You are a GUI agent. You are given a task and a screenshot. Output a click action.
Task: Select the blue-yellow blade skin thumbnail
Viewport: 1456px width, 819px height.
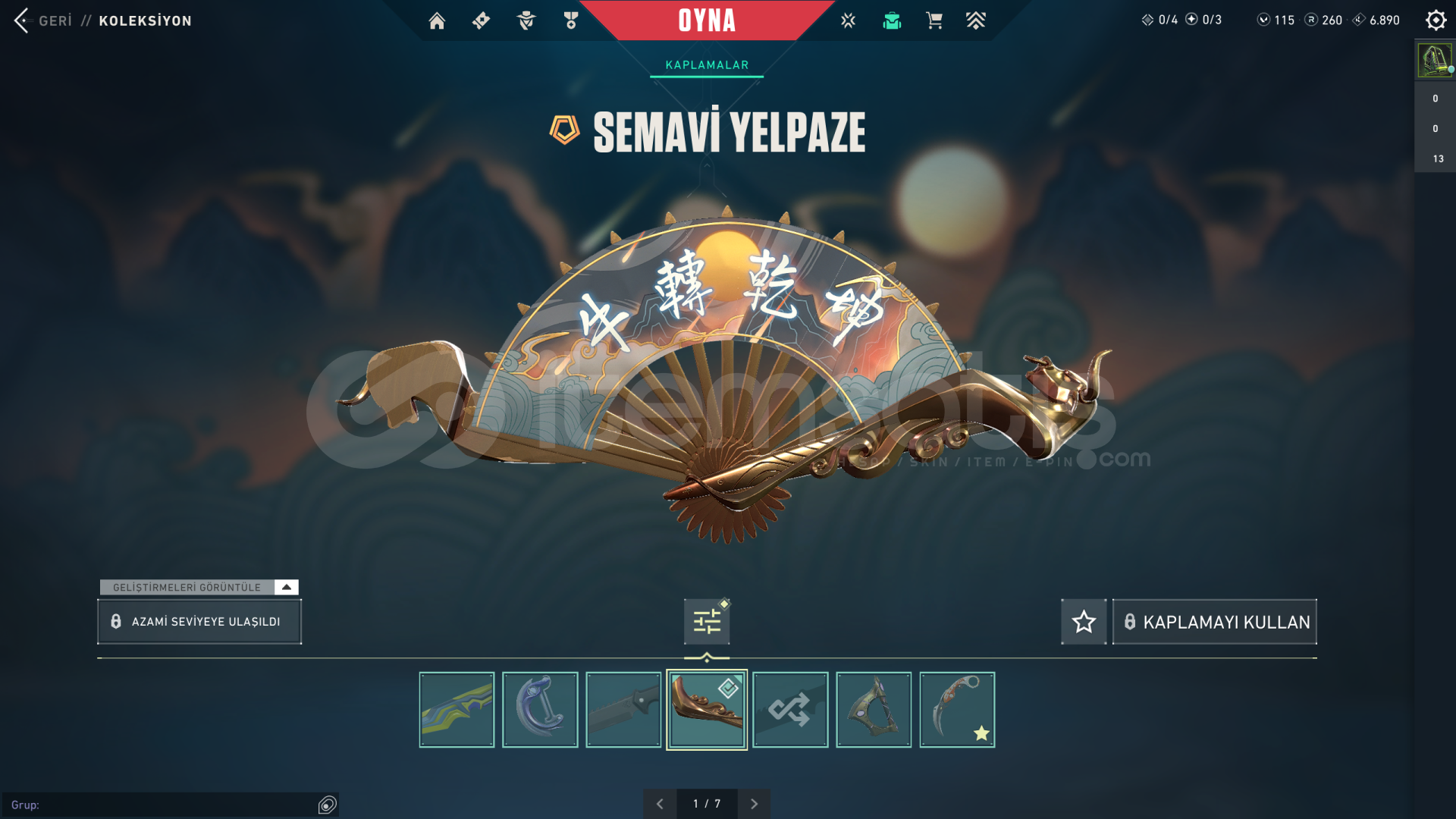457,710
